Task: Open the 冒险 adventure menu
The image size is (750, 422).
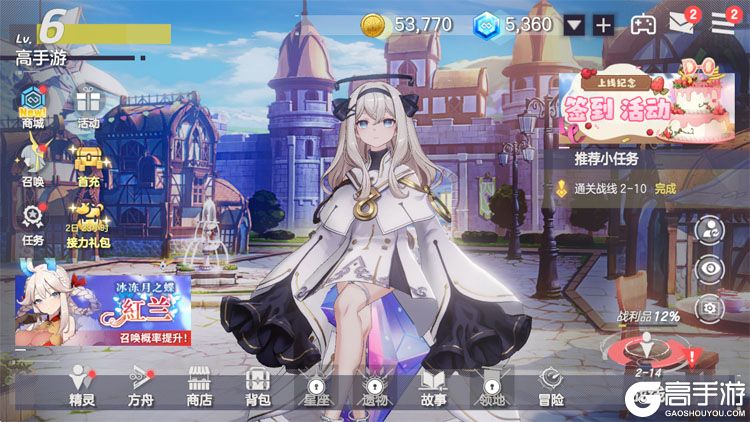Action: click(550, 386)
